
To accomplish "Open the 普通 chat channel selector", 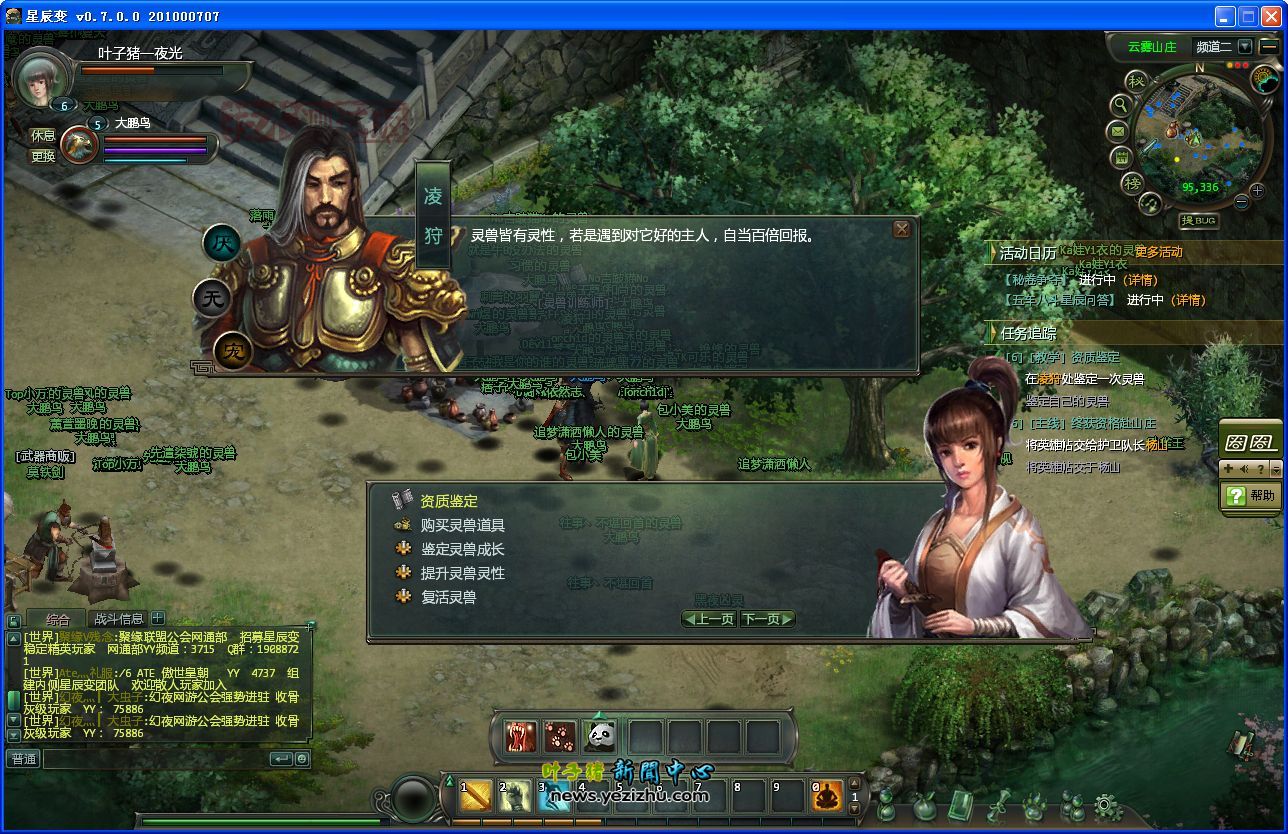I will [23, 759].
